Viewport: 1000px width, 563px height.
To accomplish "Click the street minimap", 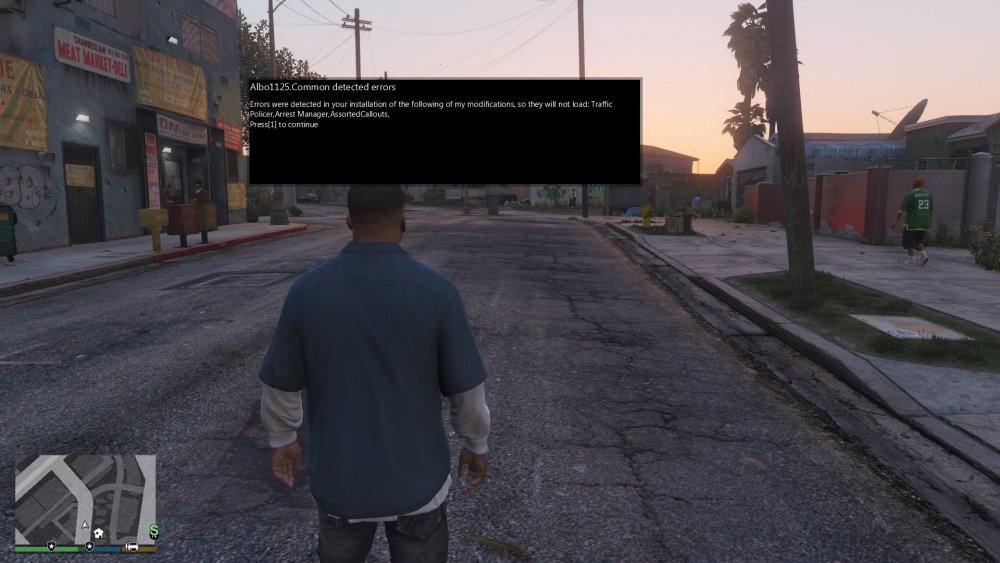I will point(85,498).
